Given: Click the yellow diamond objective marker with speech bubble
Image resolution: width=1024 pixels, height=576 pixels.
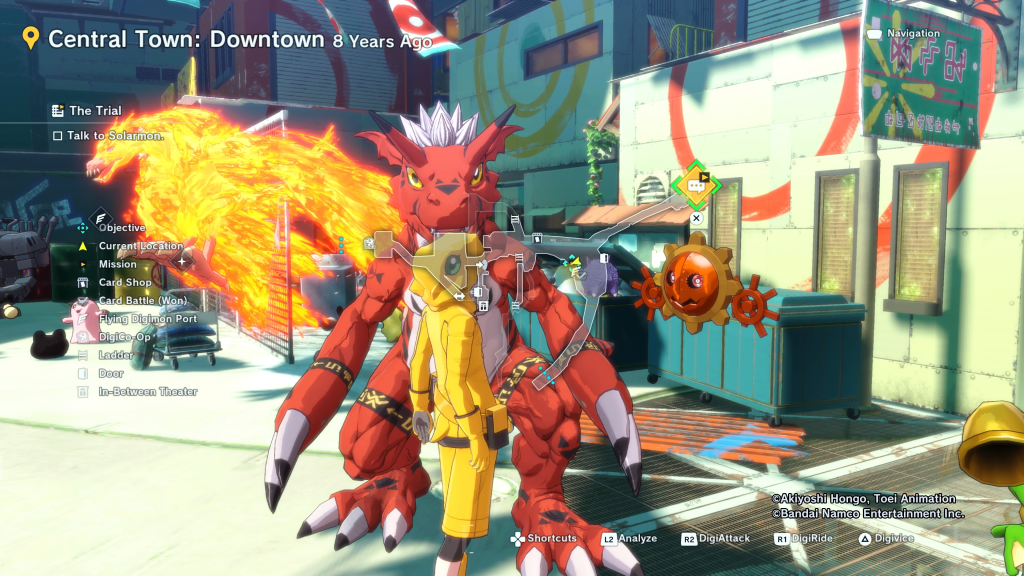Looking at the screenshot, I should [695, 185].
